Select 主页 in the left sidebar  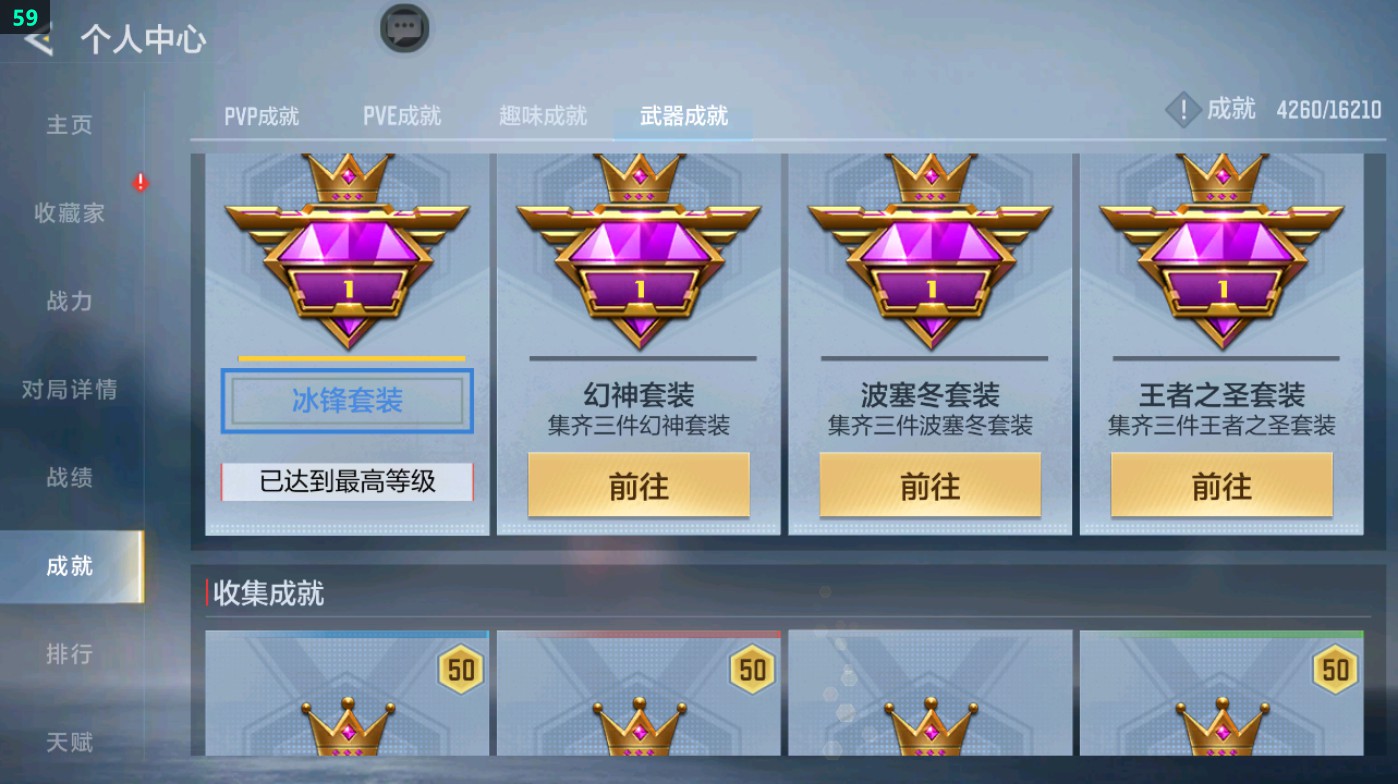68,124
